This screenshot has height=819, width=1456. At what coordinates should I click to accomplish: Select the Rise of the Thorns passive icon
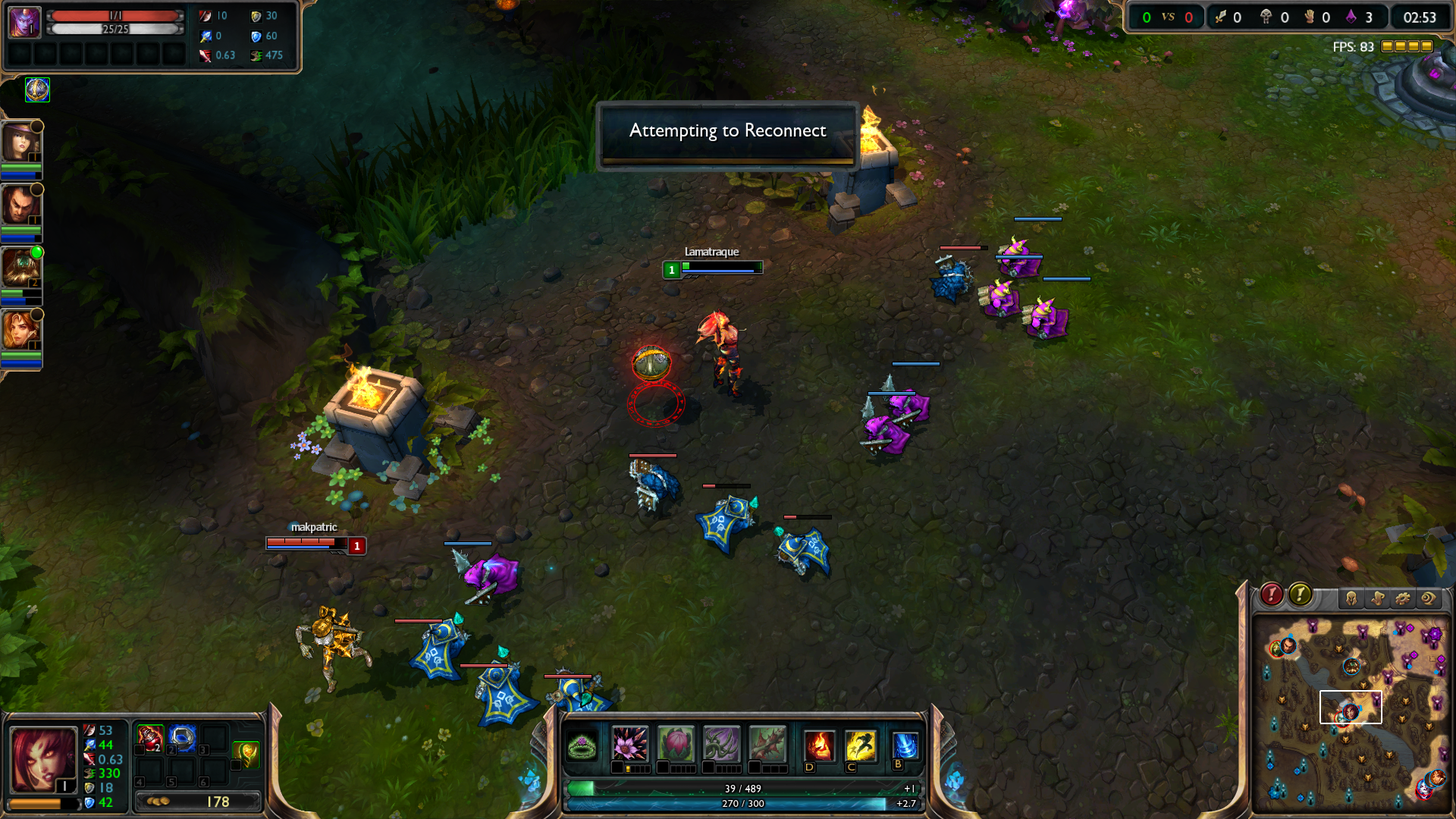pos(582,745)
